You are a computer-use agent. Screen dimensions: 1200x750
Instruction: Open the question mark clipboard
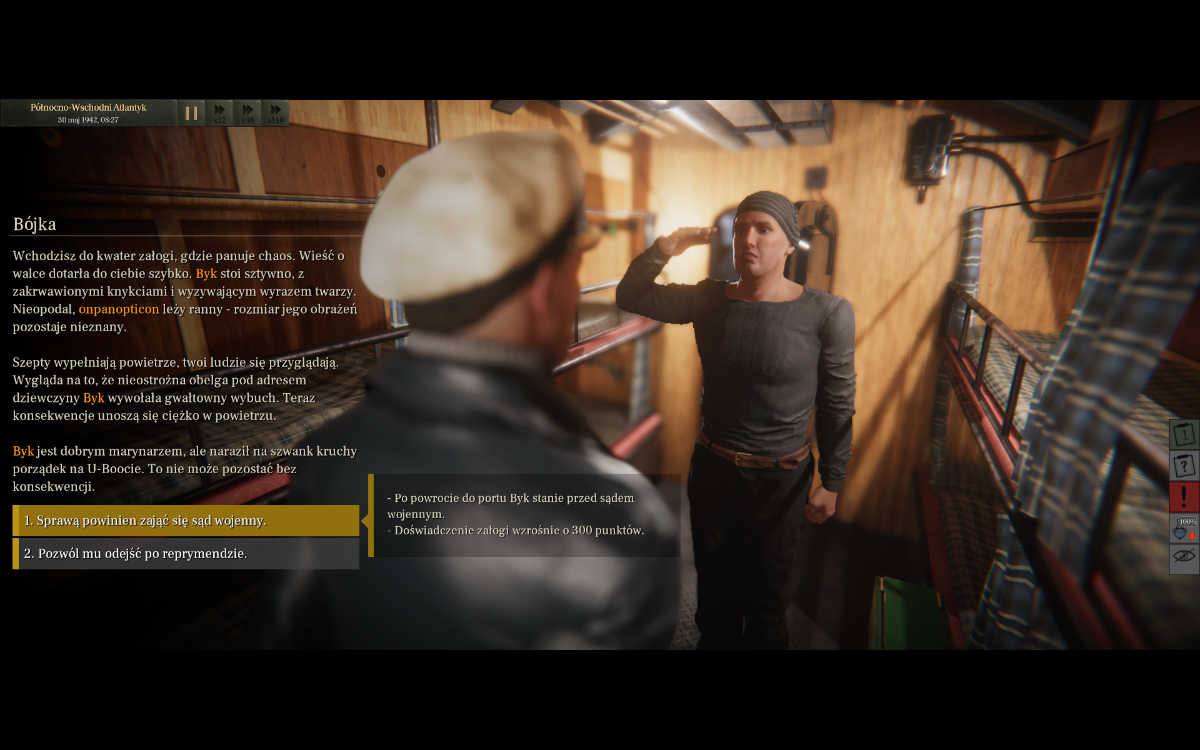[x=1184, y=465]
